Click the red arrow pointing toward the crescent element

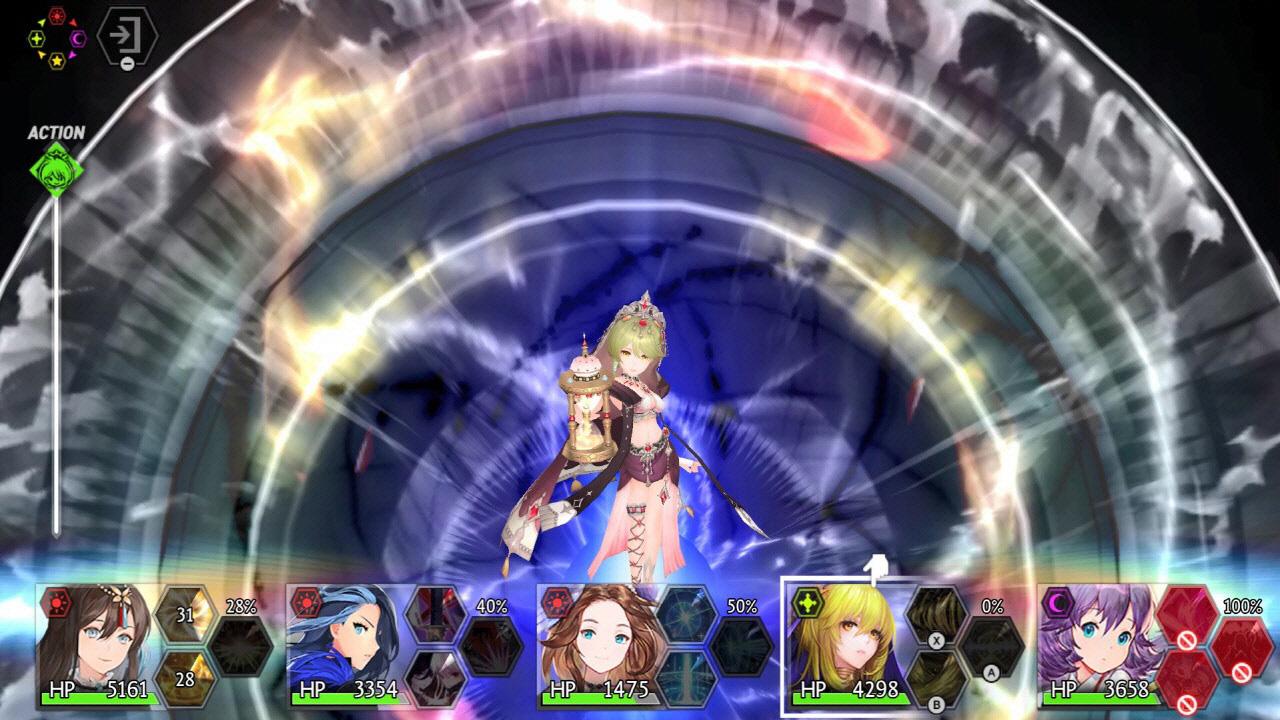click(72, 22)
